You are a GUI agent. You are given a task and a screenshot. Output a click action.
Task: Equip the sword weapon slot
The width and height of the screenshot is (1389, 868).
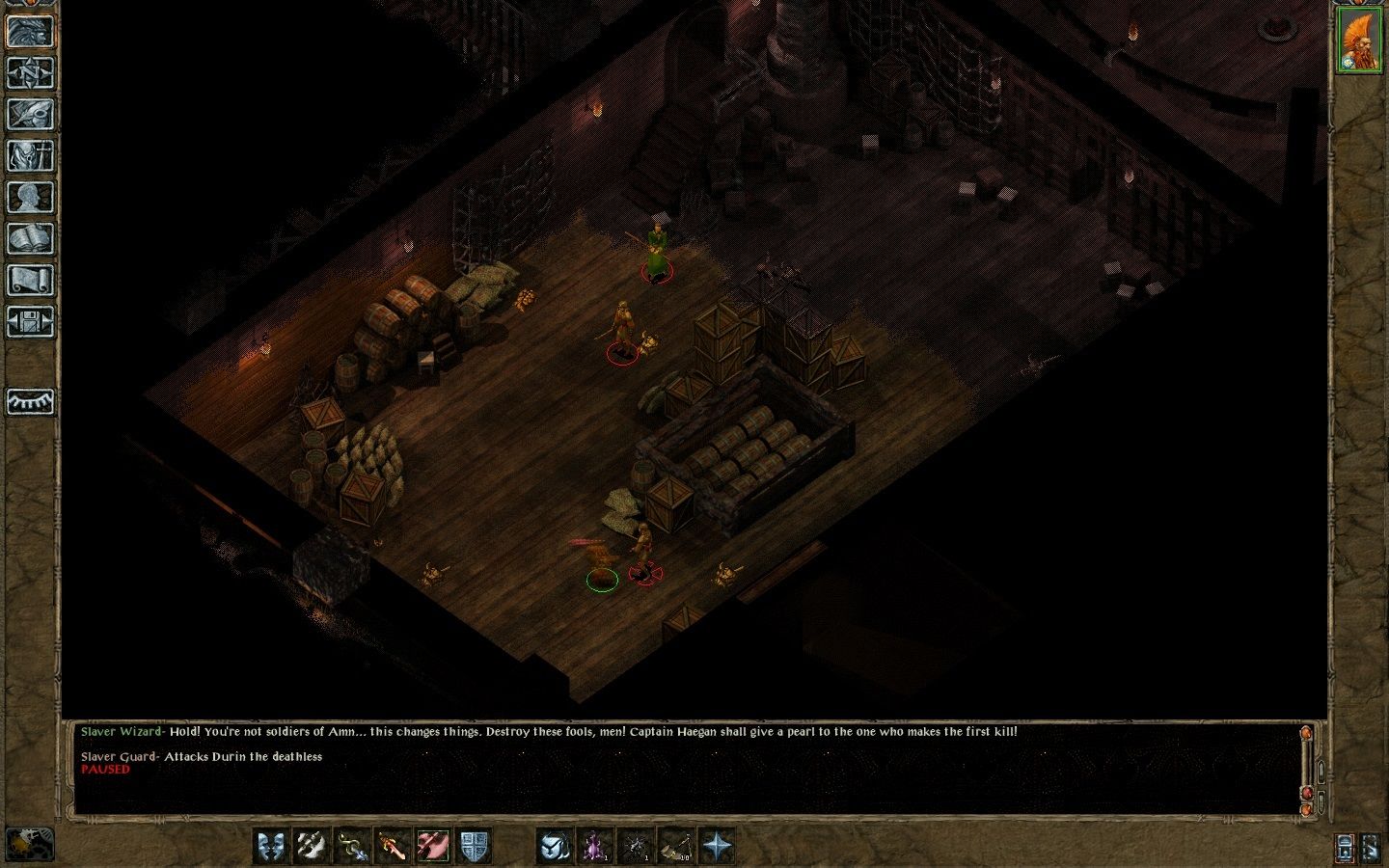(393, 846)
